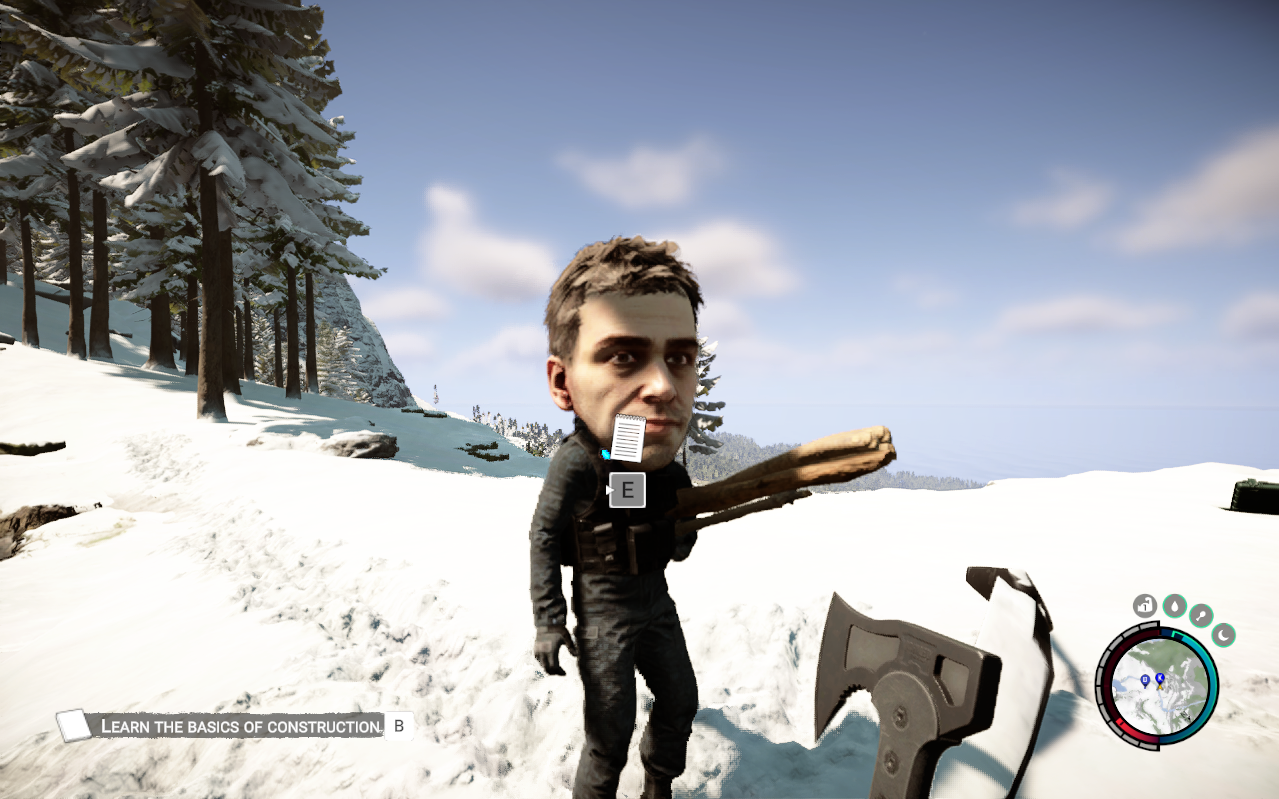Select the water drop hydration icon
Image resolution: width=1279 pixels, height=799 pixels.
pyautogui.click(x=1174, y=605)
